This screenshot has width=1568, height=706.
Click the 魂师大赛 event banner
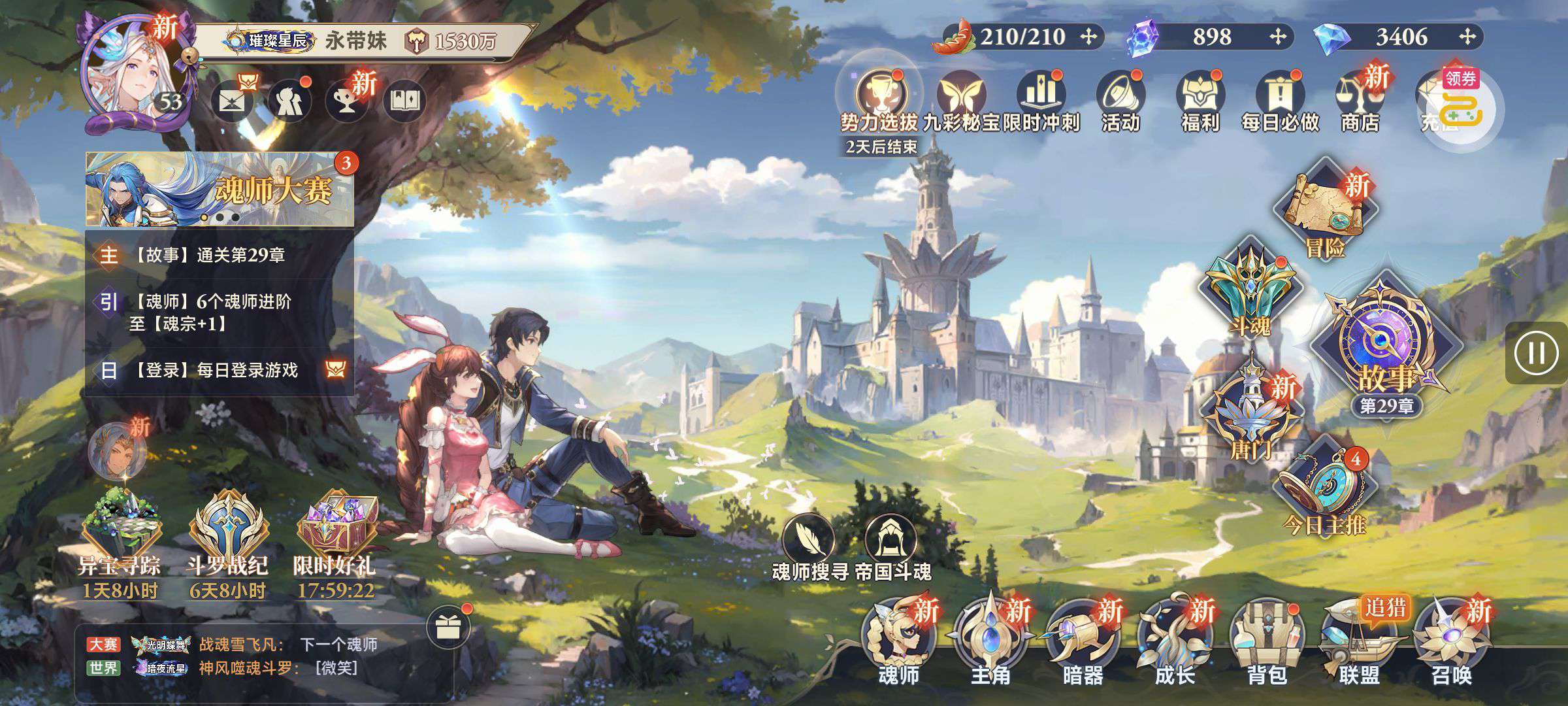[x=220, y=190]
